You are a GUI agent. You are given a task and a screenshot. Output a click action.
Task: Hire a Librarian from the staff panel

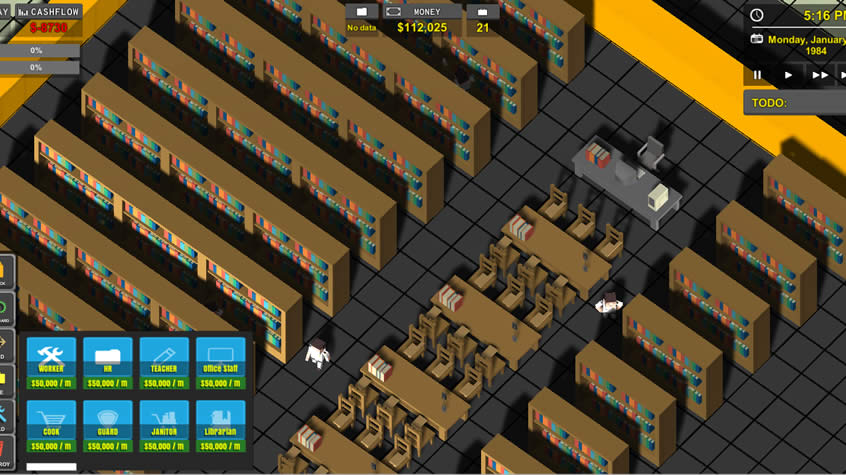pos(220,424)
